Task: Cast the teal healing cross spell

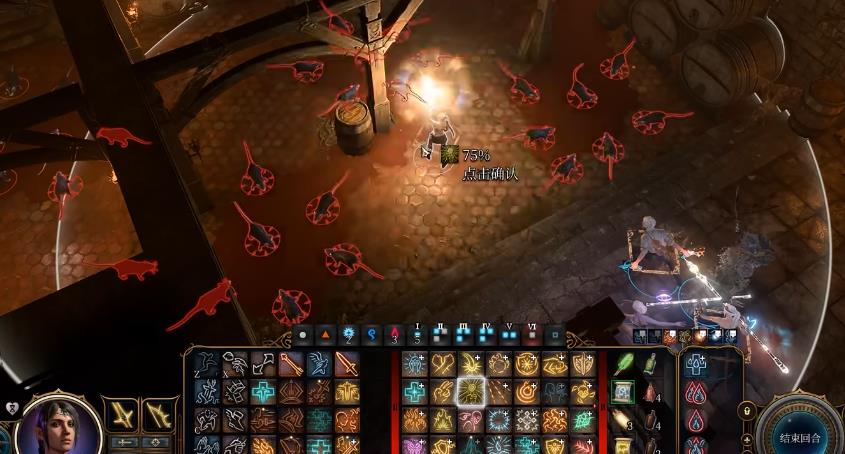Action: click(x=263, y=391)
